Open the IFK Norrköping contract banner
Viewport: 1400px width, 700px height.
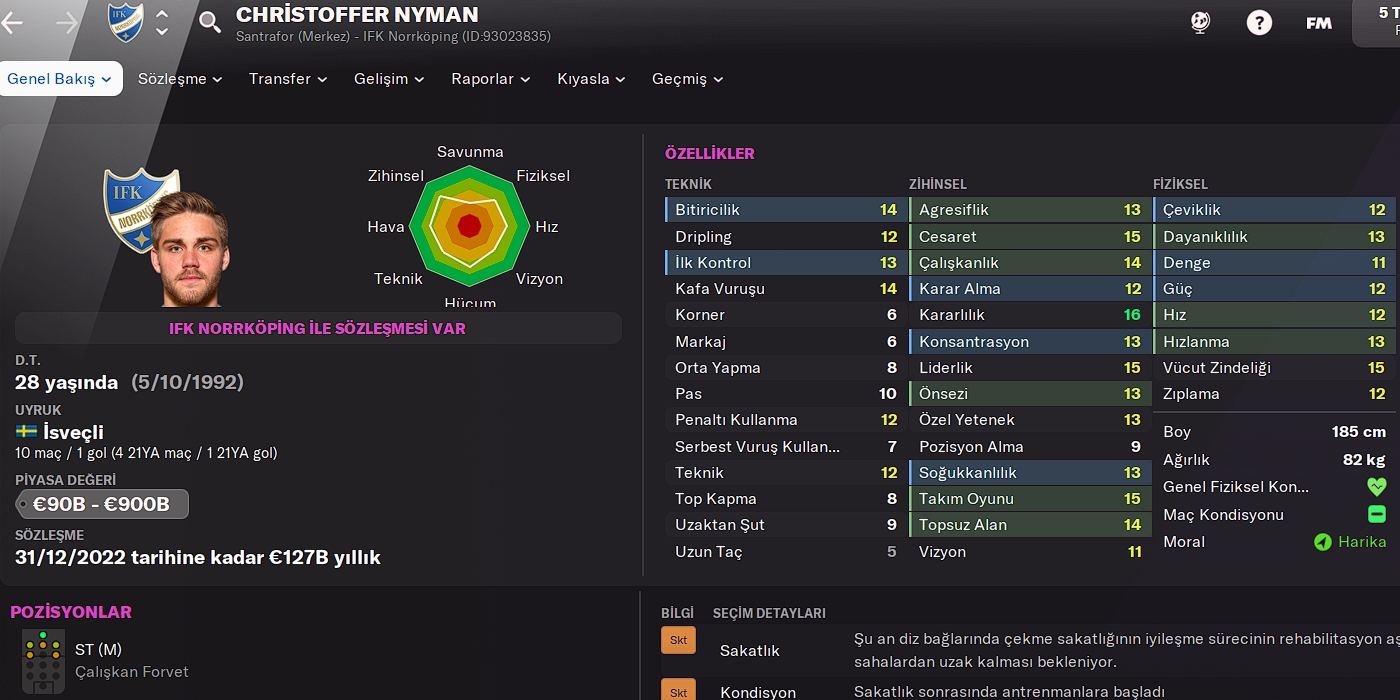click(318, 328)
